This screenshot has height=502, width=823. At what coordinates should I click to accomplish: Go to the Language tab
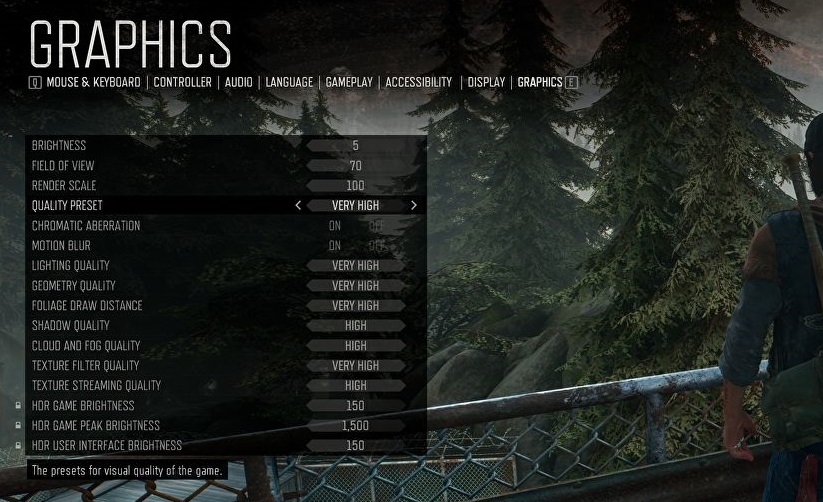pos(289,82)
